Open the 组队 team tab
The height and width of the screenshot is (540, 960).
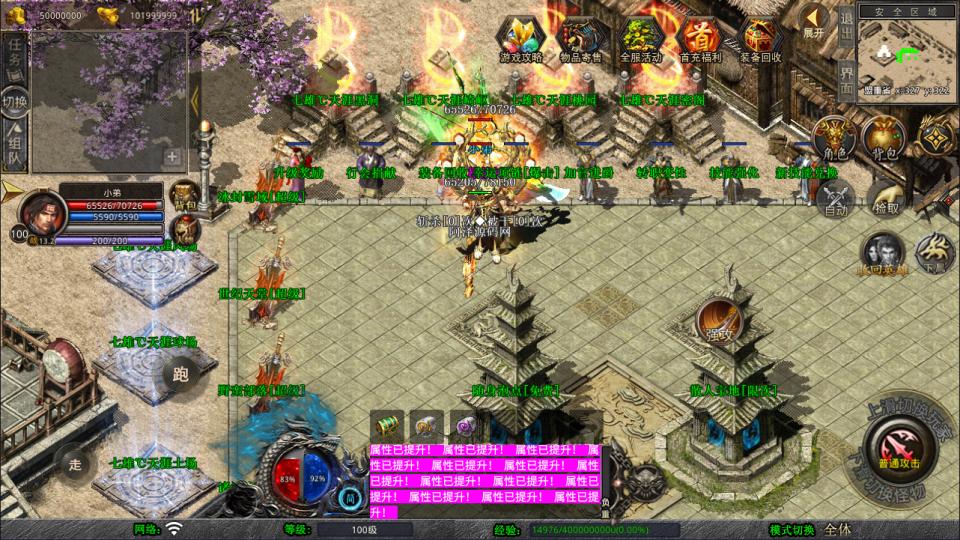click(x=15, y=145)
